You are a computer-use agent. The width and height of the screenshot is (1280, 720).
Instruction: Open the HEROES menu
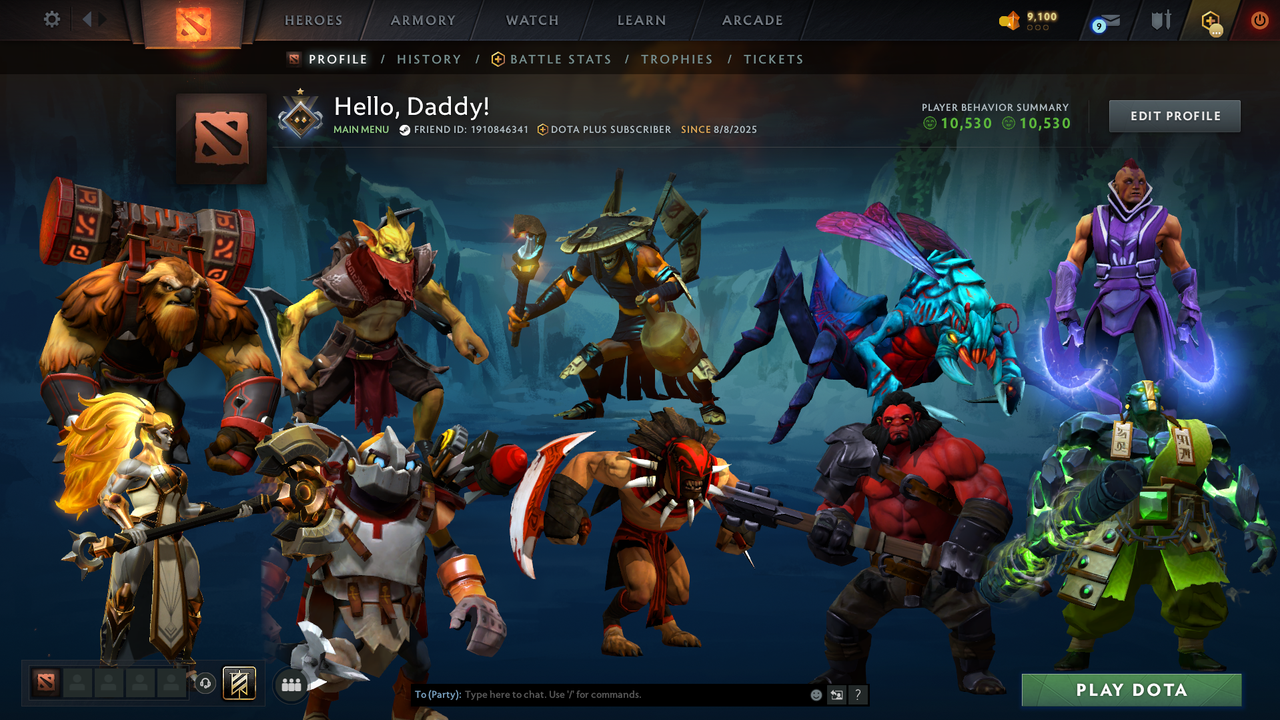pos(313,19)
